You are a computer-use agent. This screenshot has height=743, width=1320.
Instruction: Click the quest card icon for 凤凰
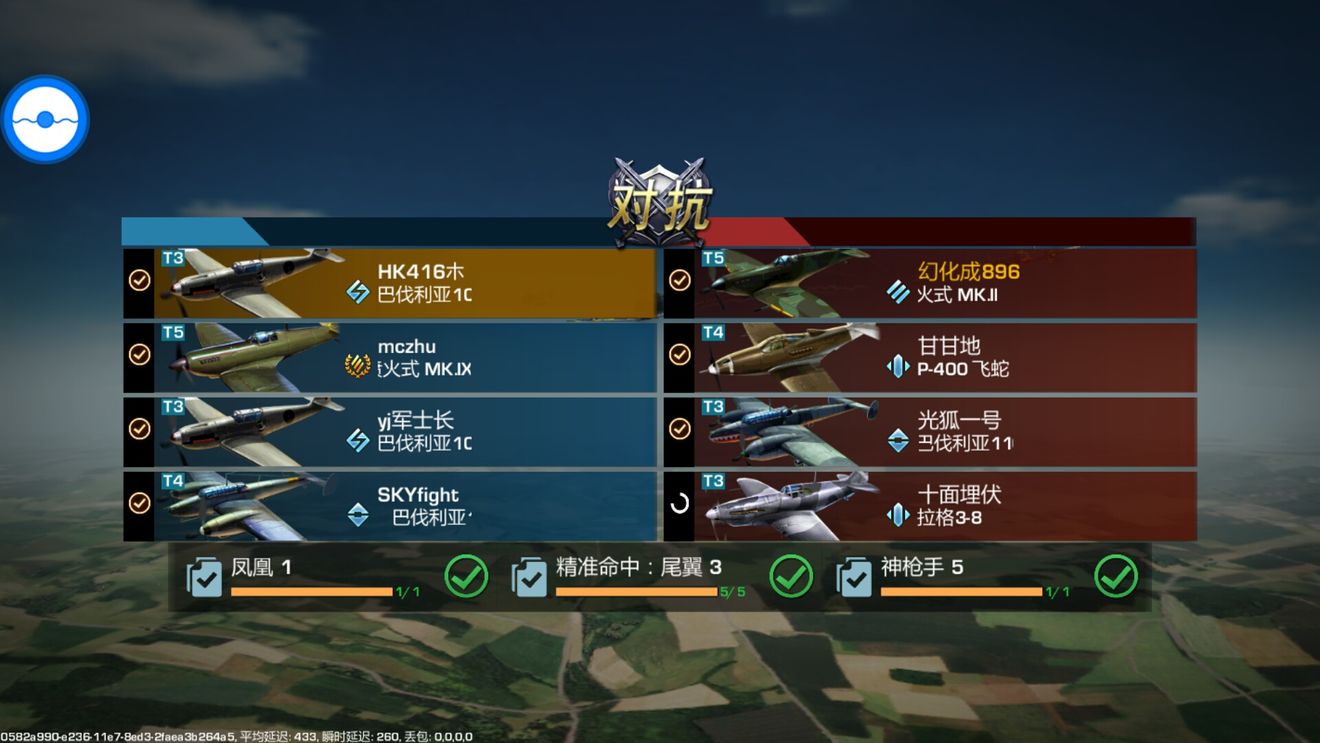pos(203,578)
